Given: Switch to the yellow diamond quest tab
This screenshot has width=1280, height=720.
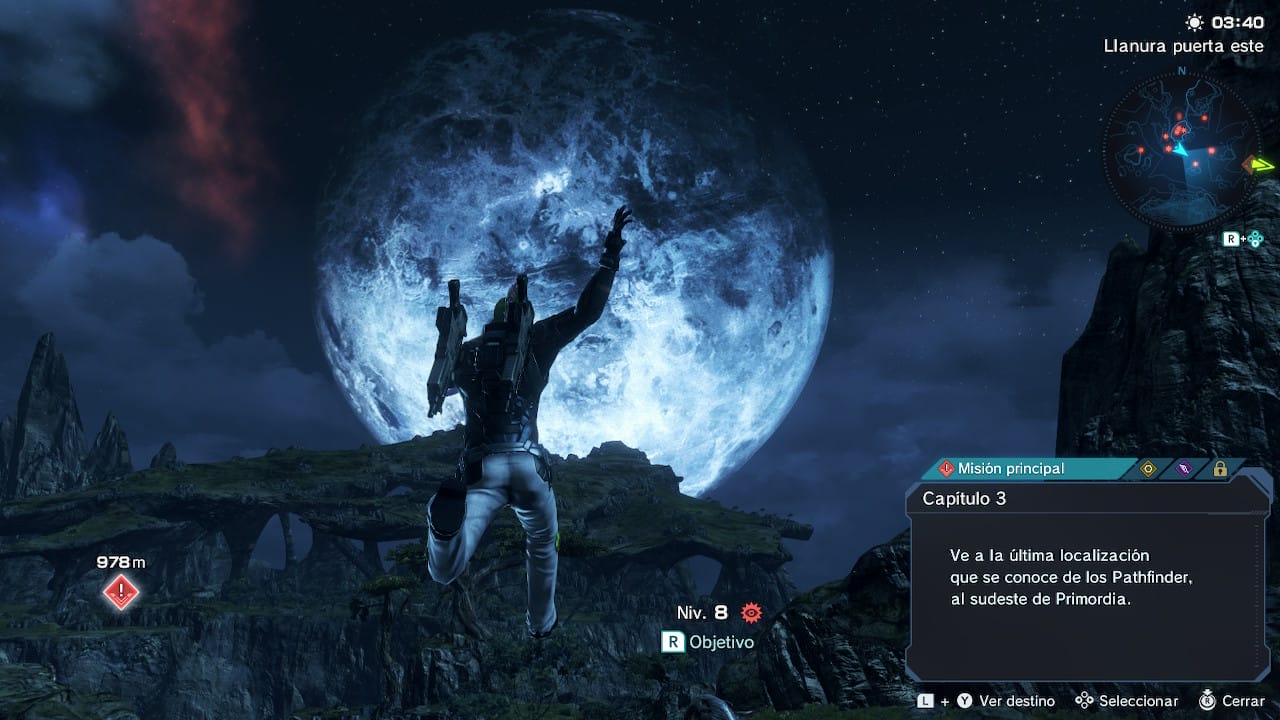Looking at the screenshot, I should (1149, 468).
